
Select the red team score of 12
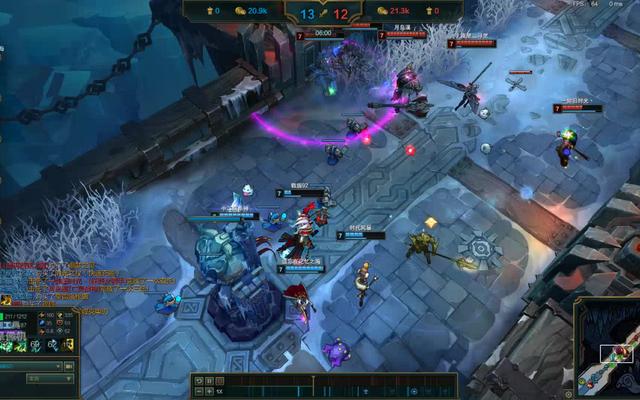coord(341,13)
